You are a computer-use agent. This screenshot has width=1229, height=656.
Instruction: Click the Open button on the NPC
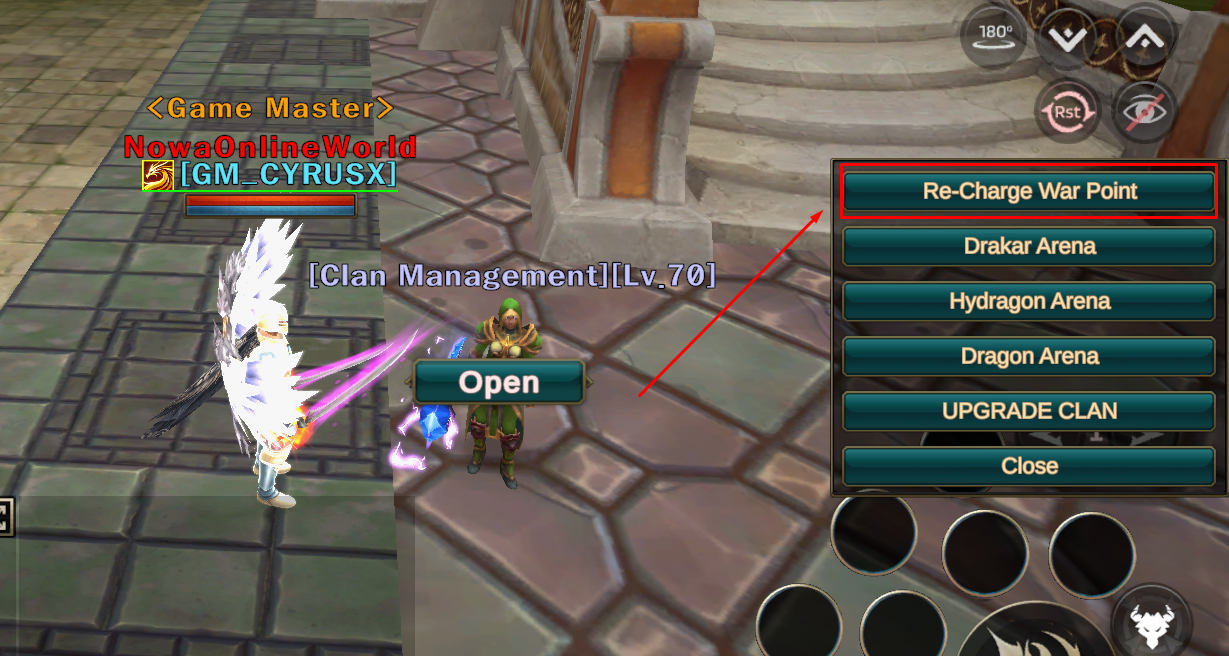tap(499, 382)
